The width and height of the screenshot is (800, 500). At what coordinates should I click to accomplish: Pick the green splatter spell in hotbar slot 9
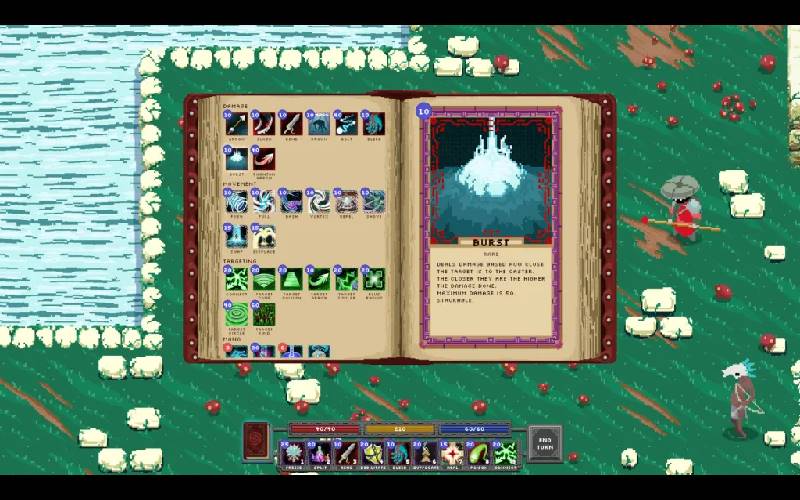[x=506, y=454]
